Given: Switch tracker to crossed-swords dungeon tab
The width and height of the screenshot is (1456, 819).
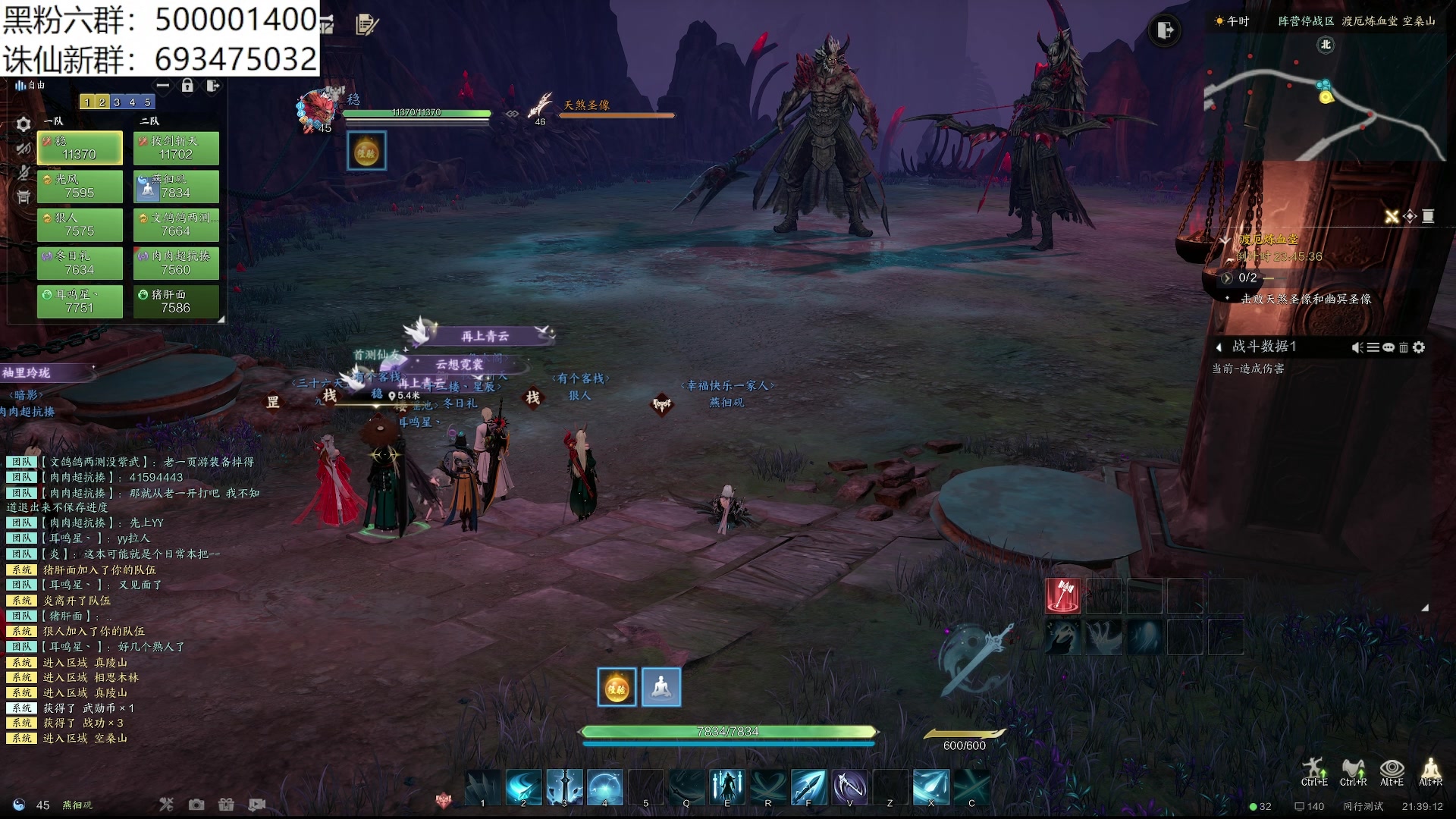Looking at the screenshot, I should click(x=1392, y=217).
